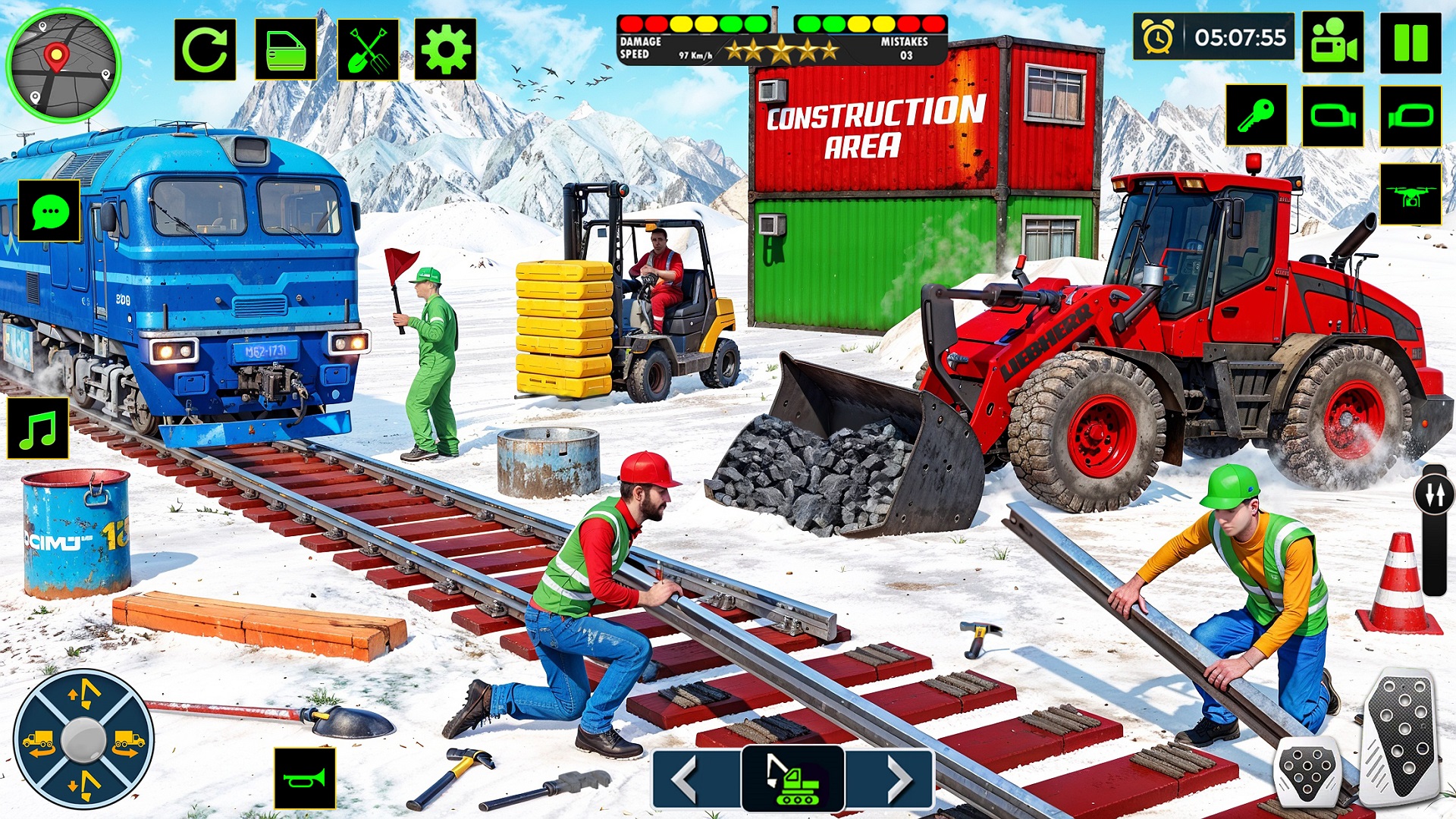Open the settings gear menu
The width and height of the screenshot is (1456, 819).
[444, 49]
